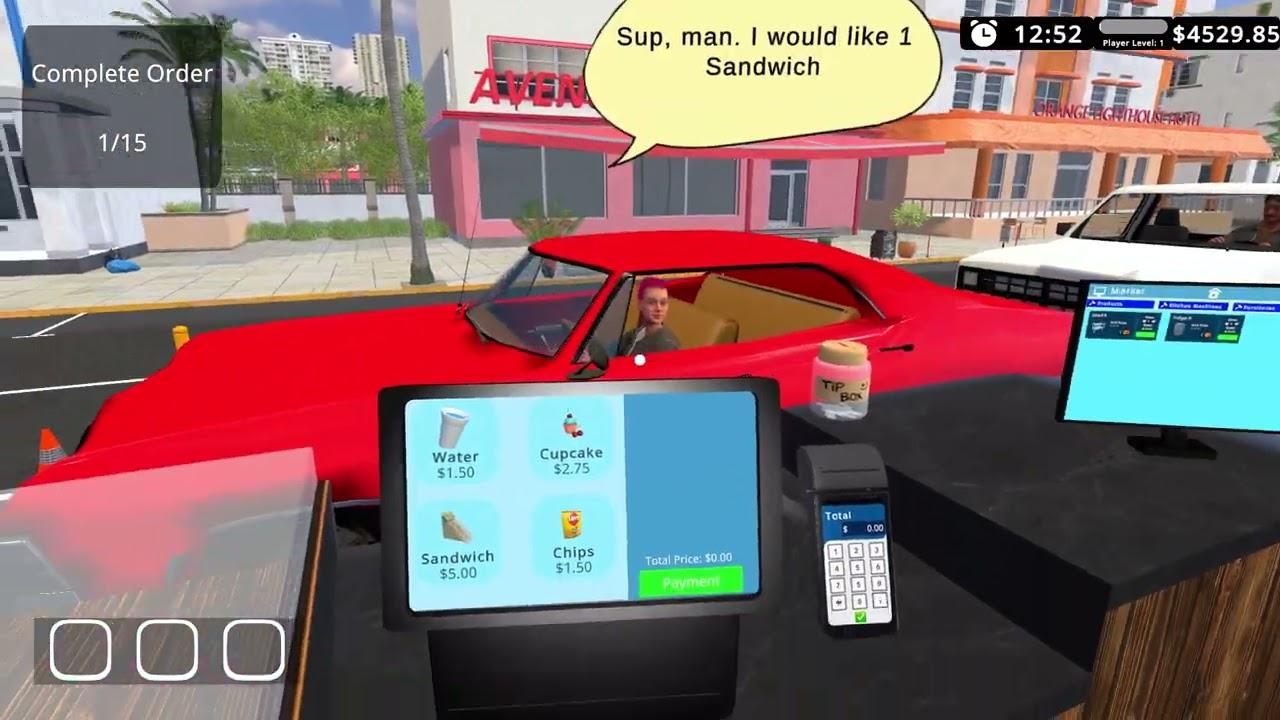Buy Shelf A with its green purchase button

point(1146,335)
